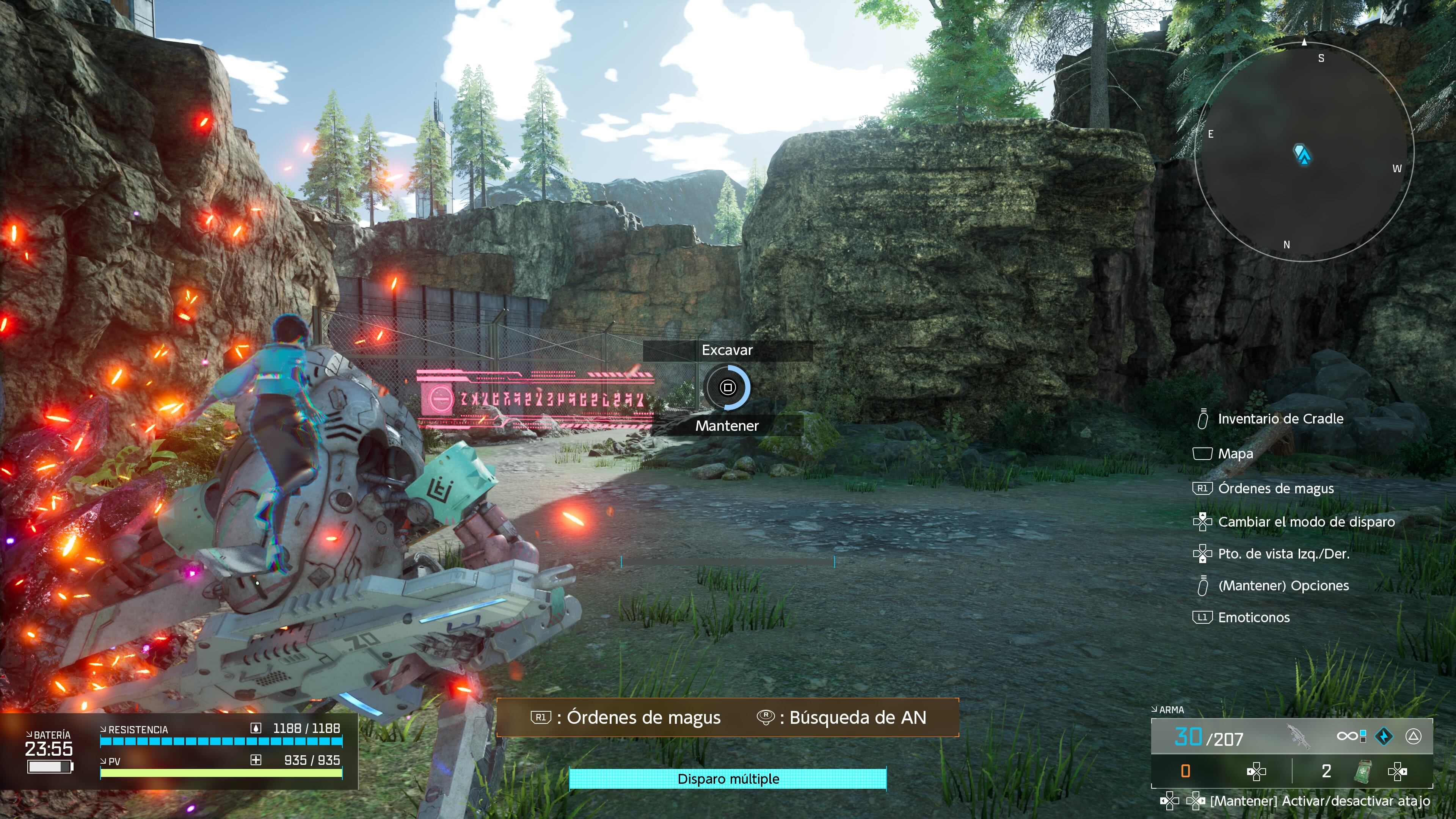Select Órdenes de magus in the right-side shortcut list
This screenshot has height=819, width=1456.
pos(1275,488)
